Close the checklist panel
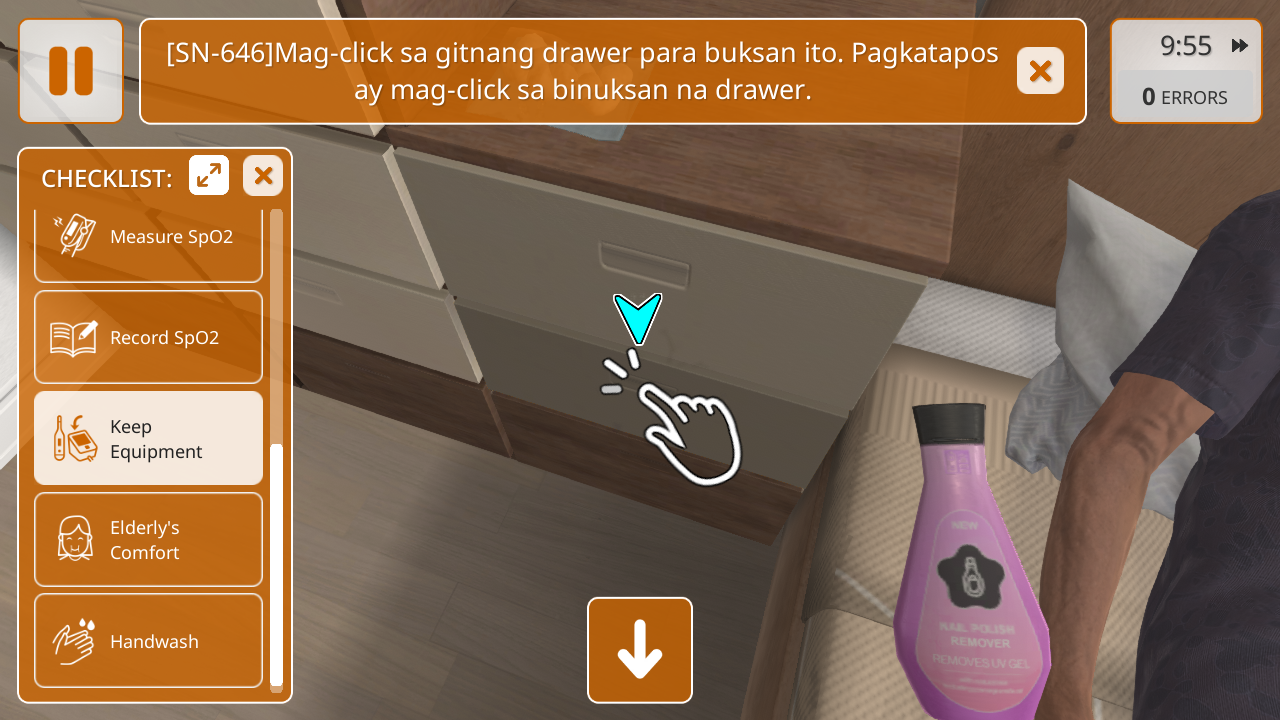This screenshot has width=1280, height=720. coord(263,176)
